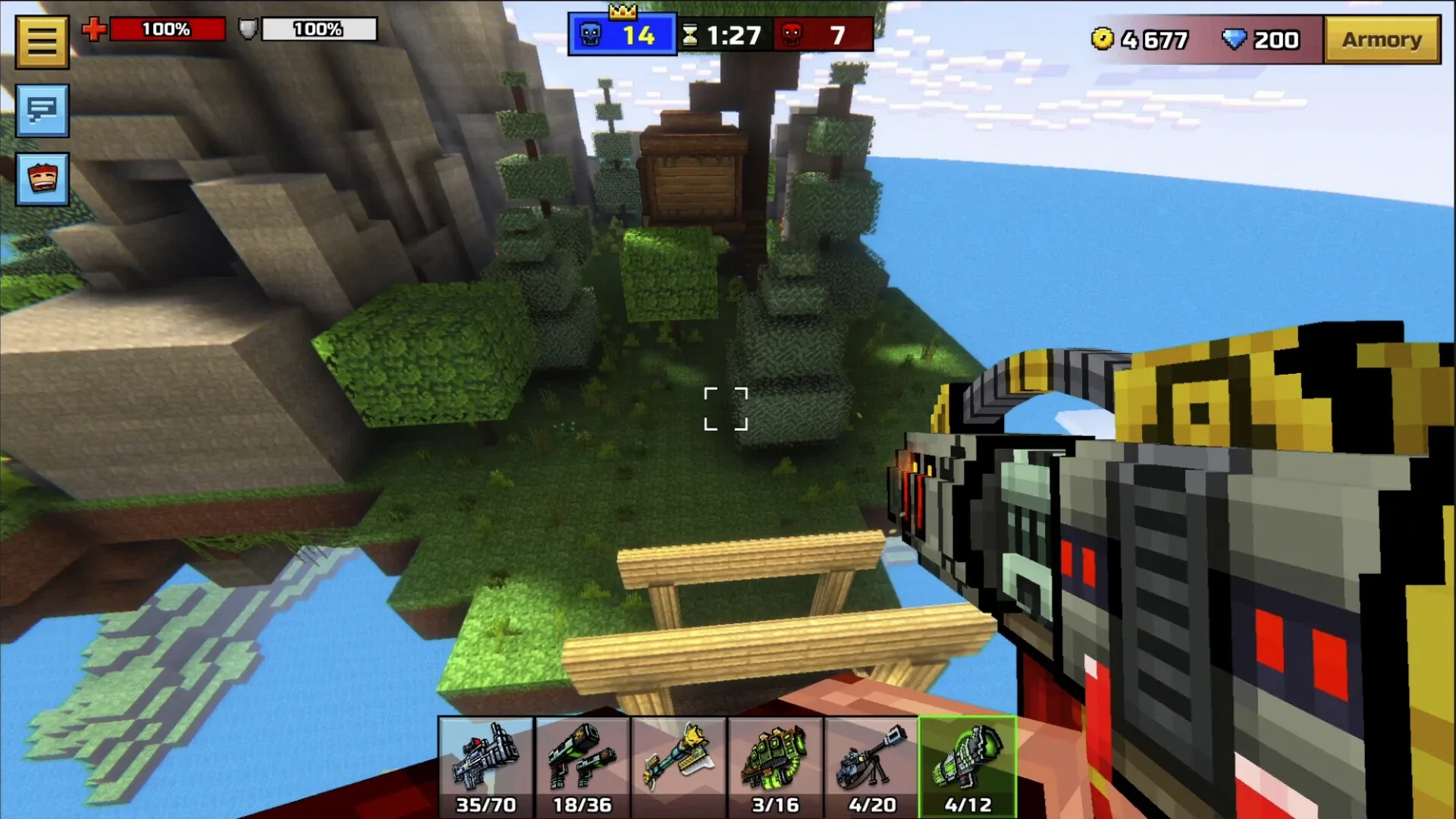This screenshot has height=819, width=1456.
Task: Click the blue team score showing 14
Action: coord(639,34)
